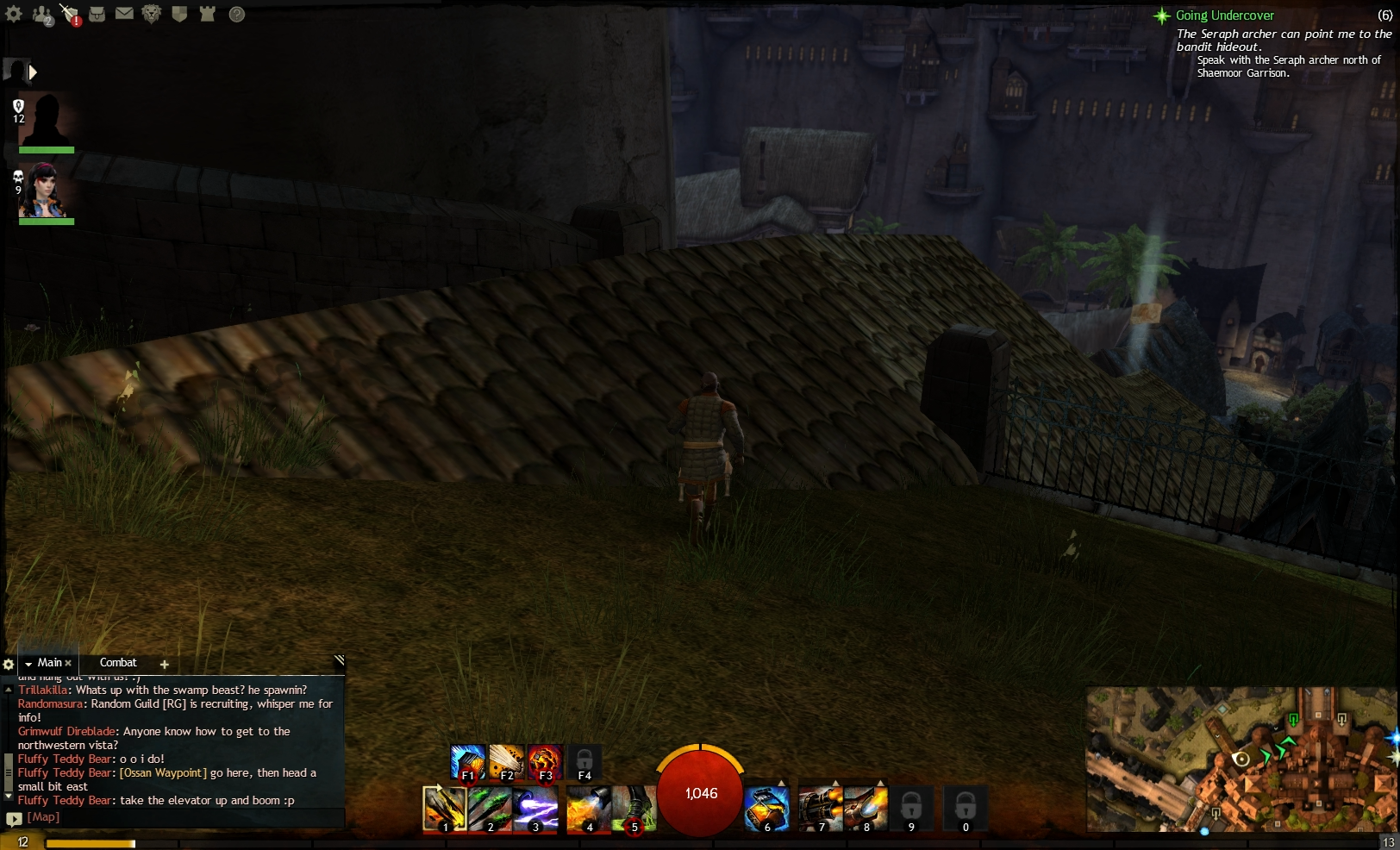Select the Main chat tab
Screen dimensions: 1400x850
point(47,663)
